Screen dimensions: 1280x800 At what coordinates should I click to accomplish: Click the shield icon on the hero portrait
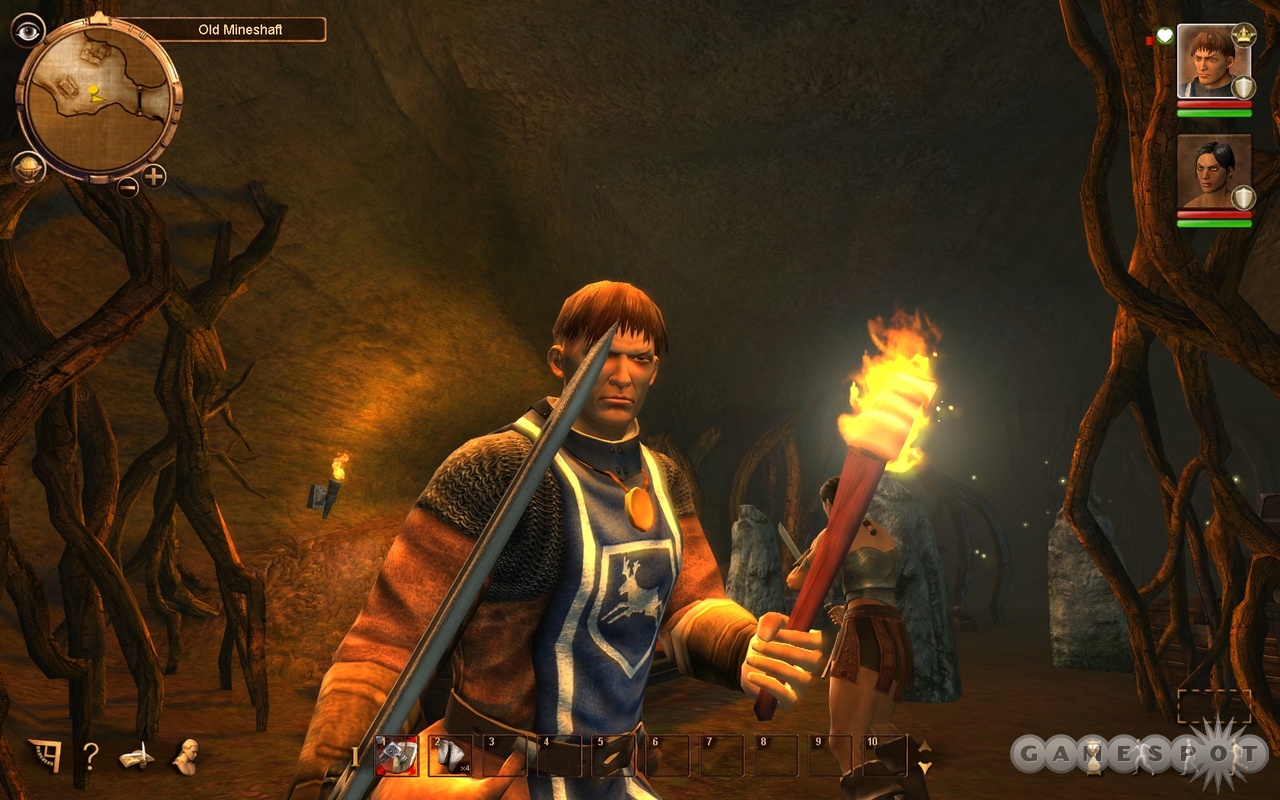1243,87
